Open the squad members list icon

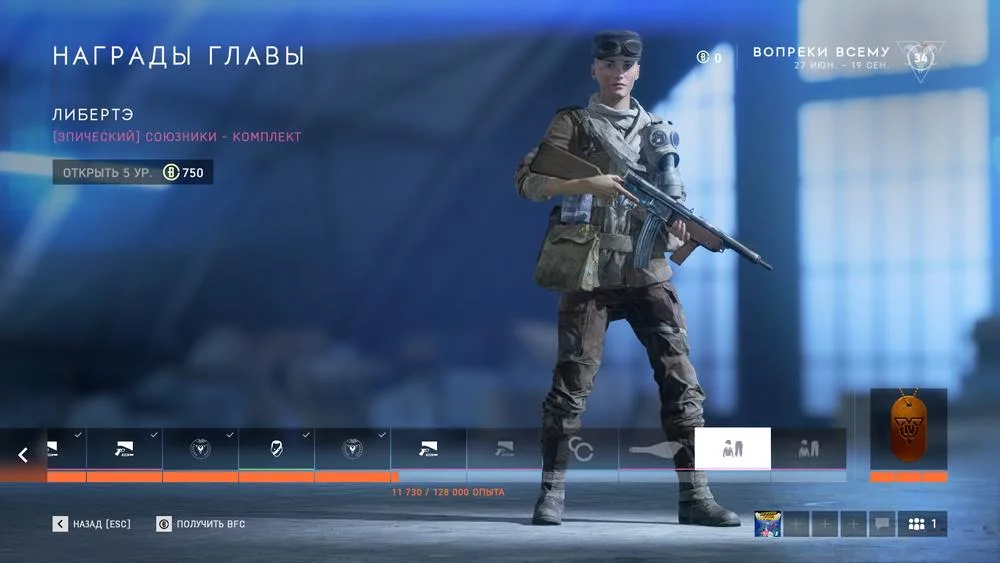922,524
